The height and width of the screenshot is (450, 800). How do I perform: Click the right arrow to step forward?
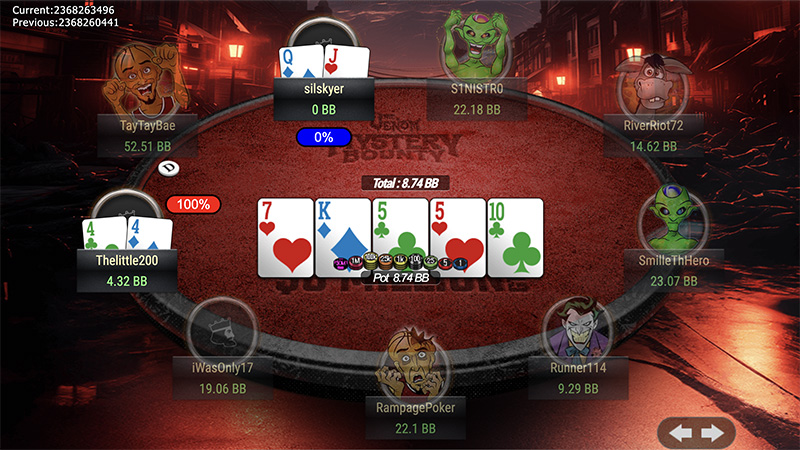tap(712, 433)
